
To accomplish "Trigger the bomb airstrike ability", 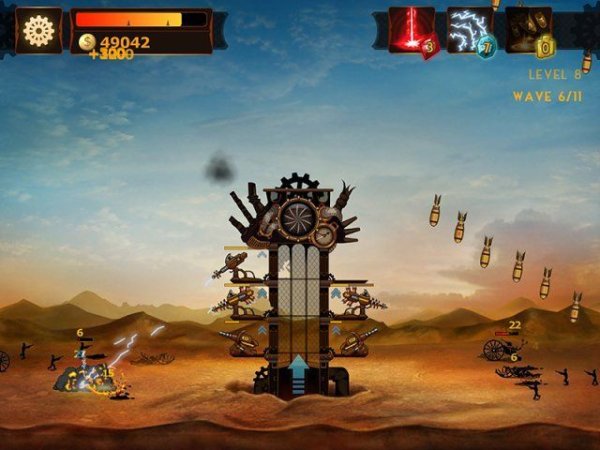I will pyautogui.click(x=527, y=30).
